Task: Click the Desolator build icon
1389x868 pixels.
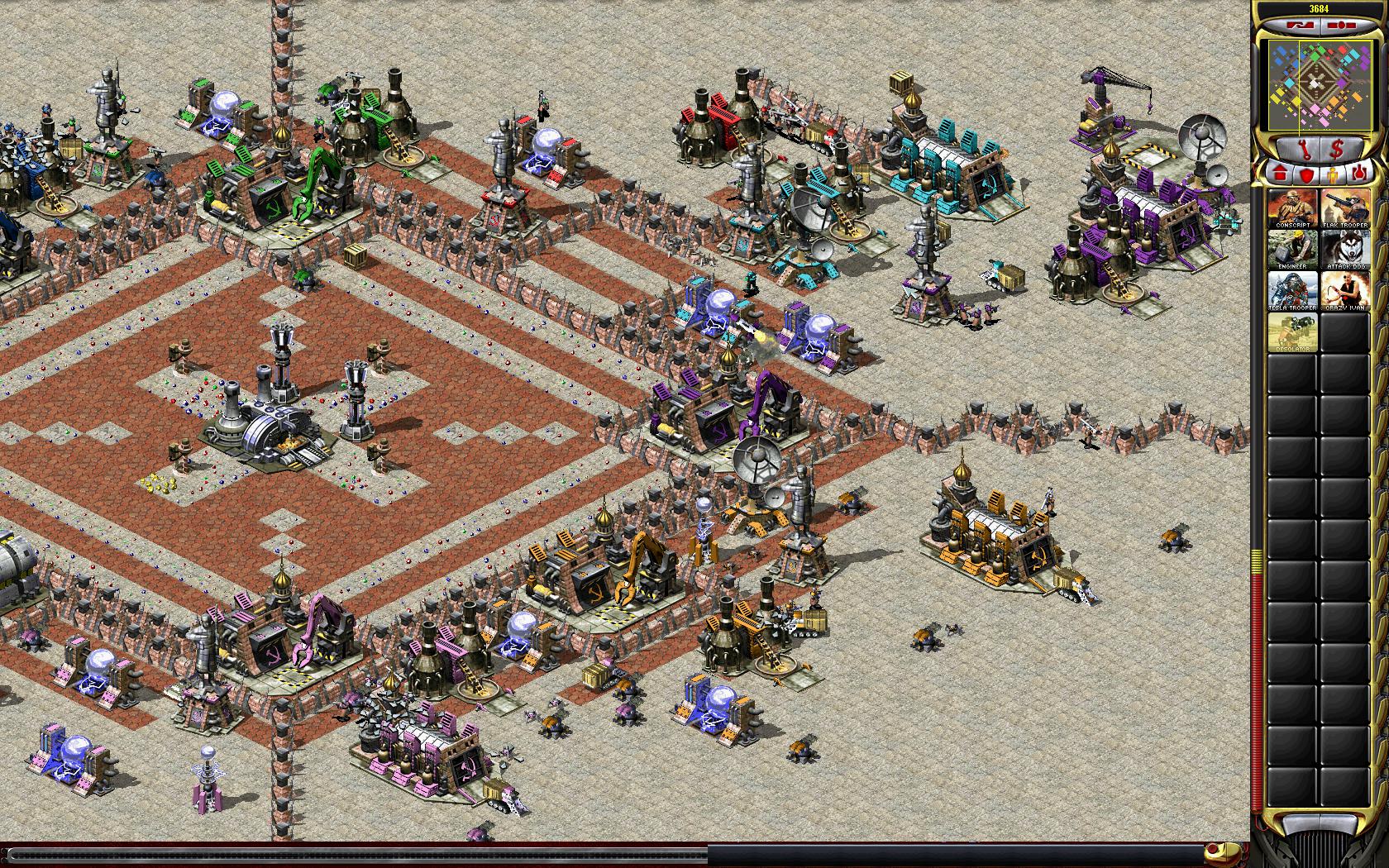Action: pos(1292,333)
